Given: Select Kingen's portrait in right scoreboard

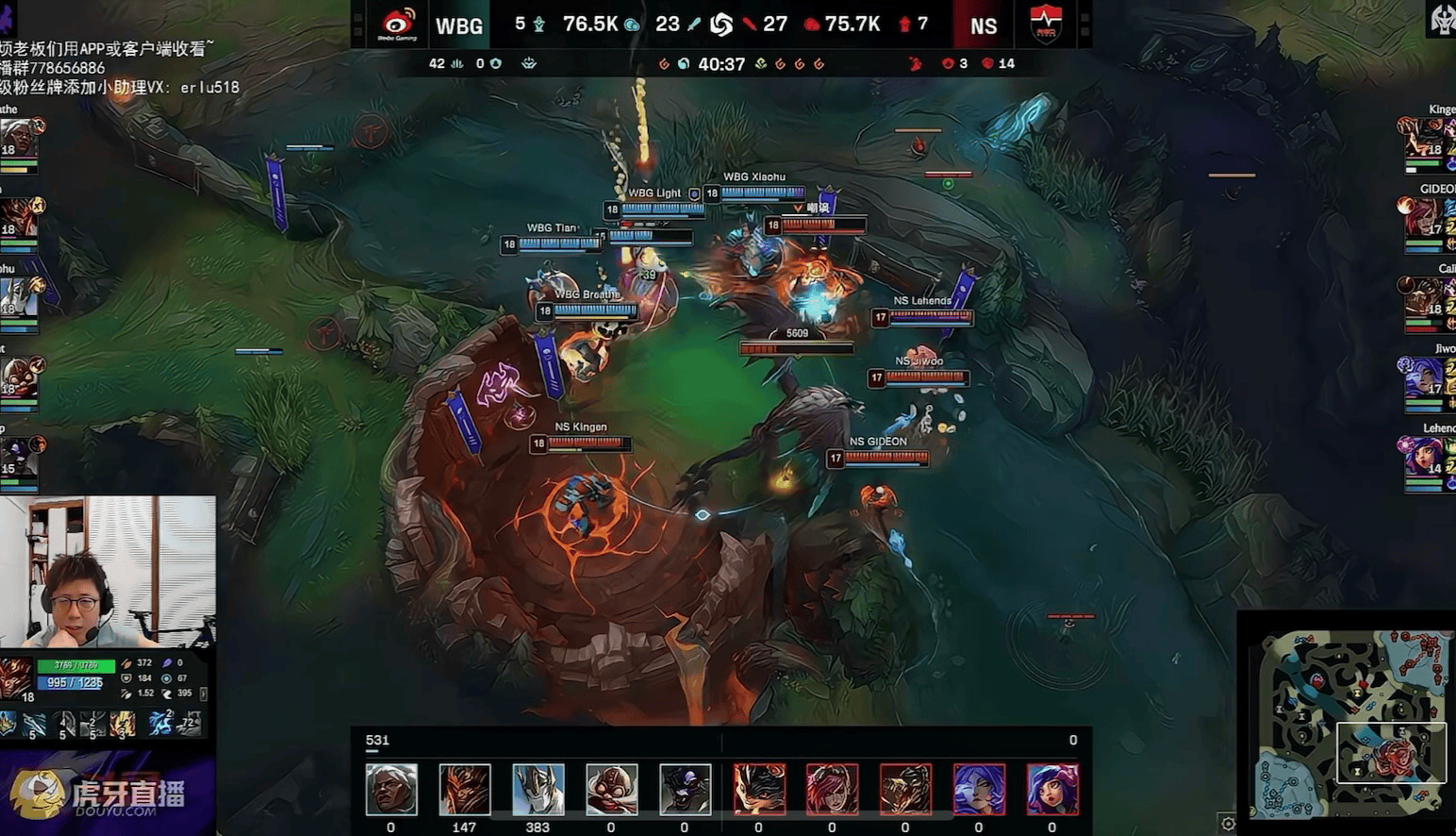Looking at the screenshot, I should click(x=1421, y=140).
